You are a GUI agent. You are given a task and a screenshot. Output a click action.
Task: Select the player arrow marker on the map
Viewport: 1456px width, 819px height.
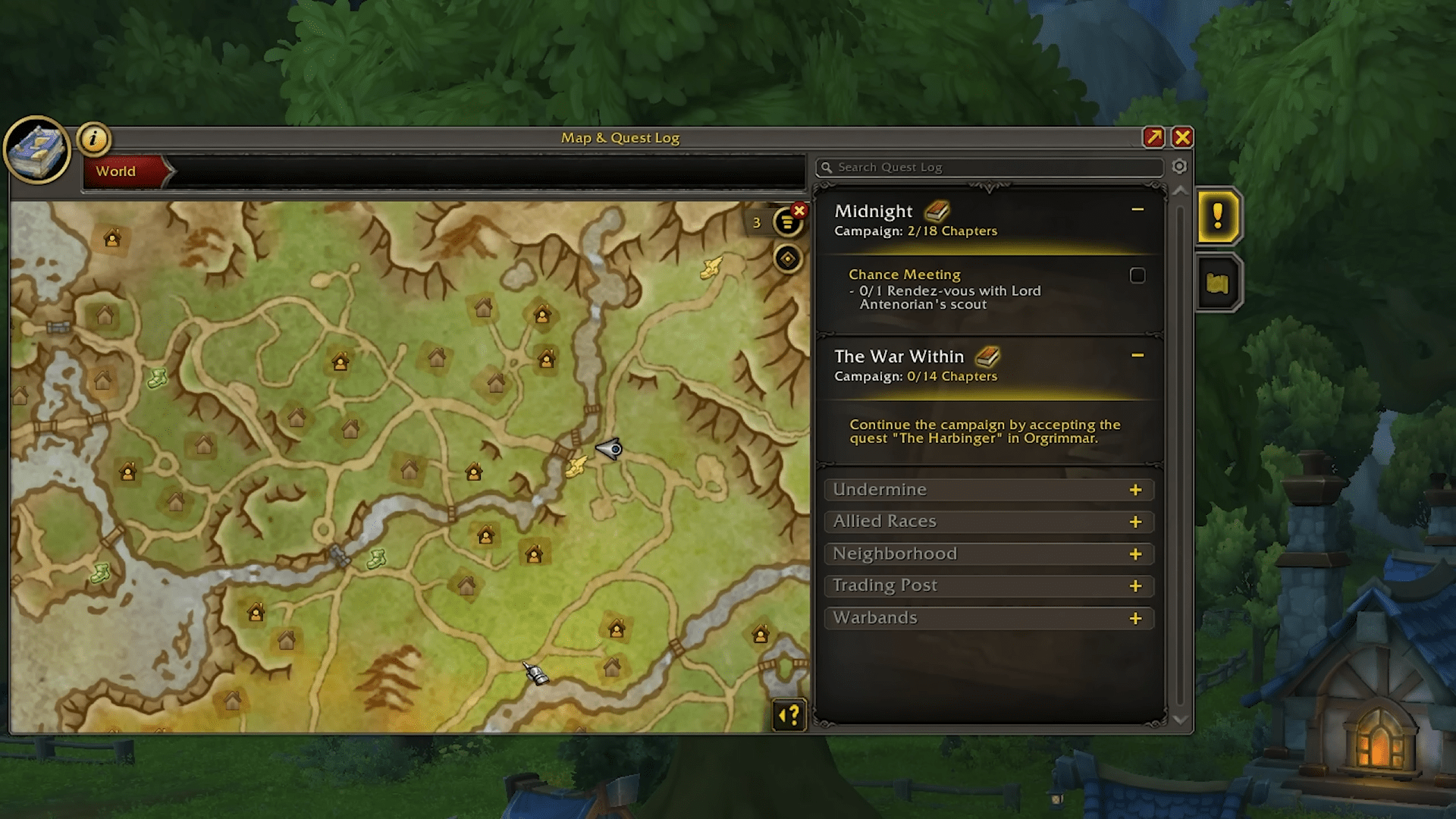(x=607, y=450)
